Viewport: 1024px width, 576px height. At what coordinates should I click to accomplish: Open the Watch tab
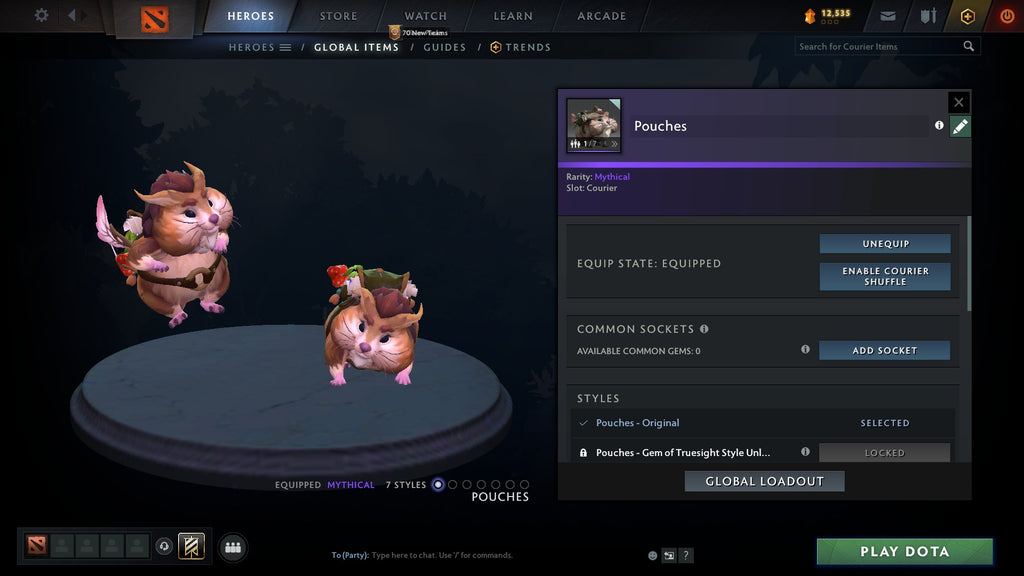click(425, 16)
